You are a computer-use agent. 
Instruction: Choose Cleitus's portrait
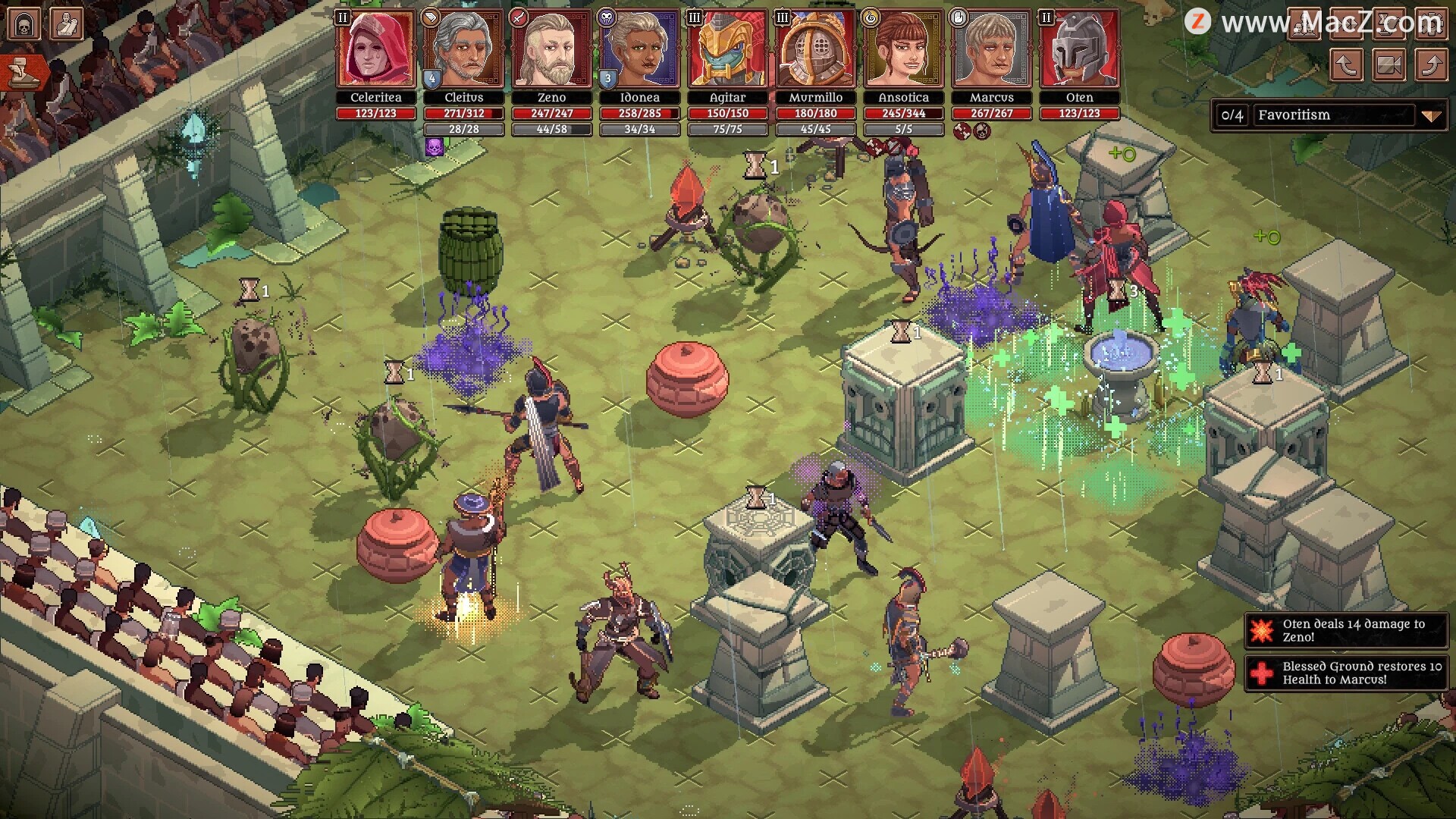463,49
